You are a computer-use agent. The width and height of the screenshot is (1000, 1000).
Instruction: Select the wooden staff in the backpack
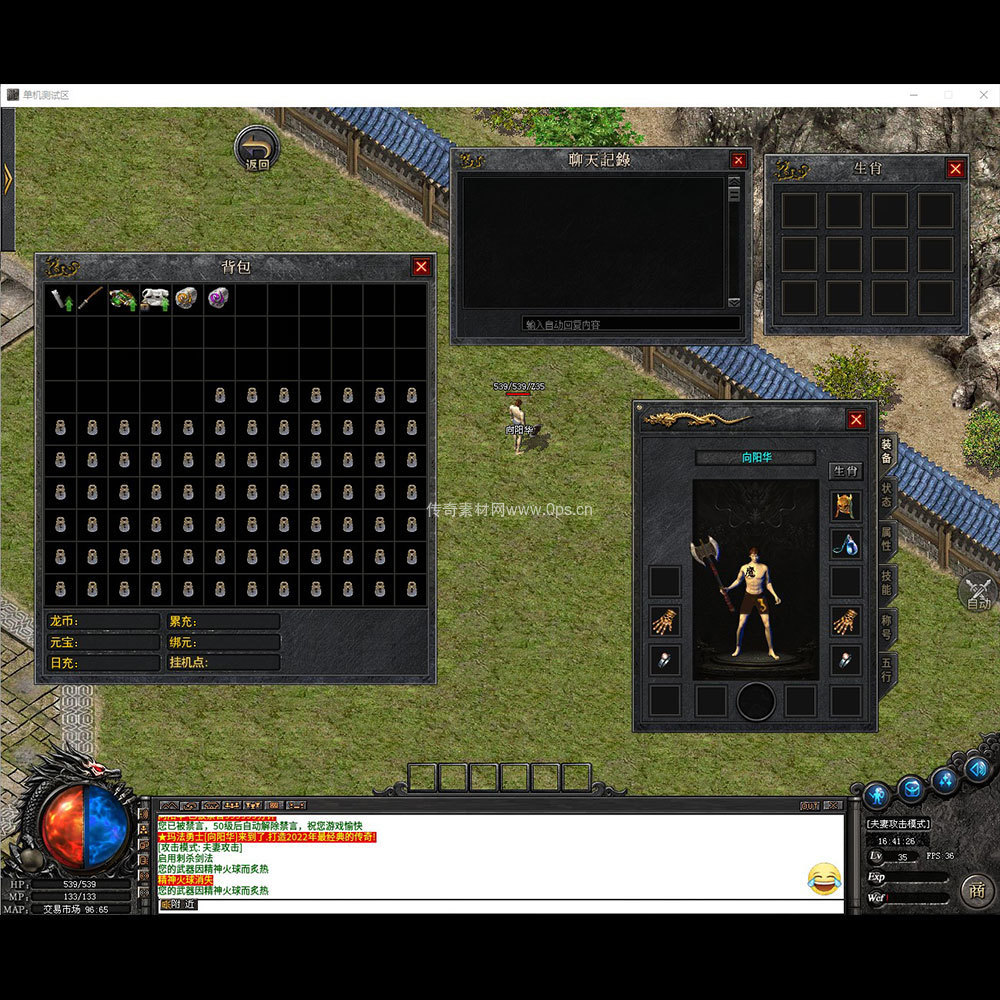91,299
